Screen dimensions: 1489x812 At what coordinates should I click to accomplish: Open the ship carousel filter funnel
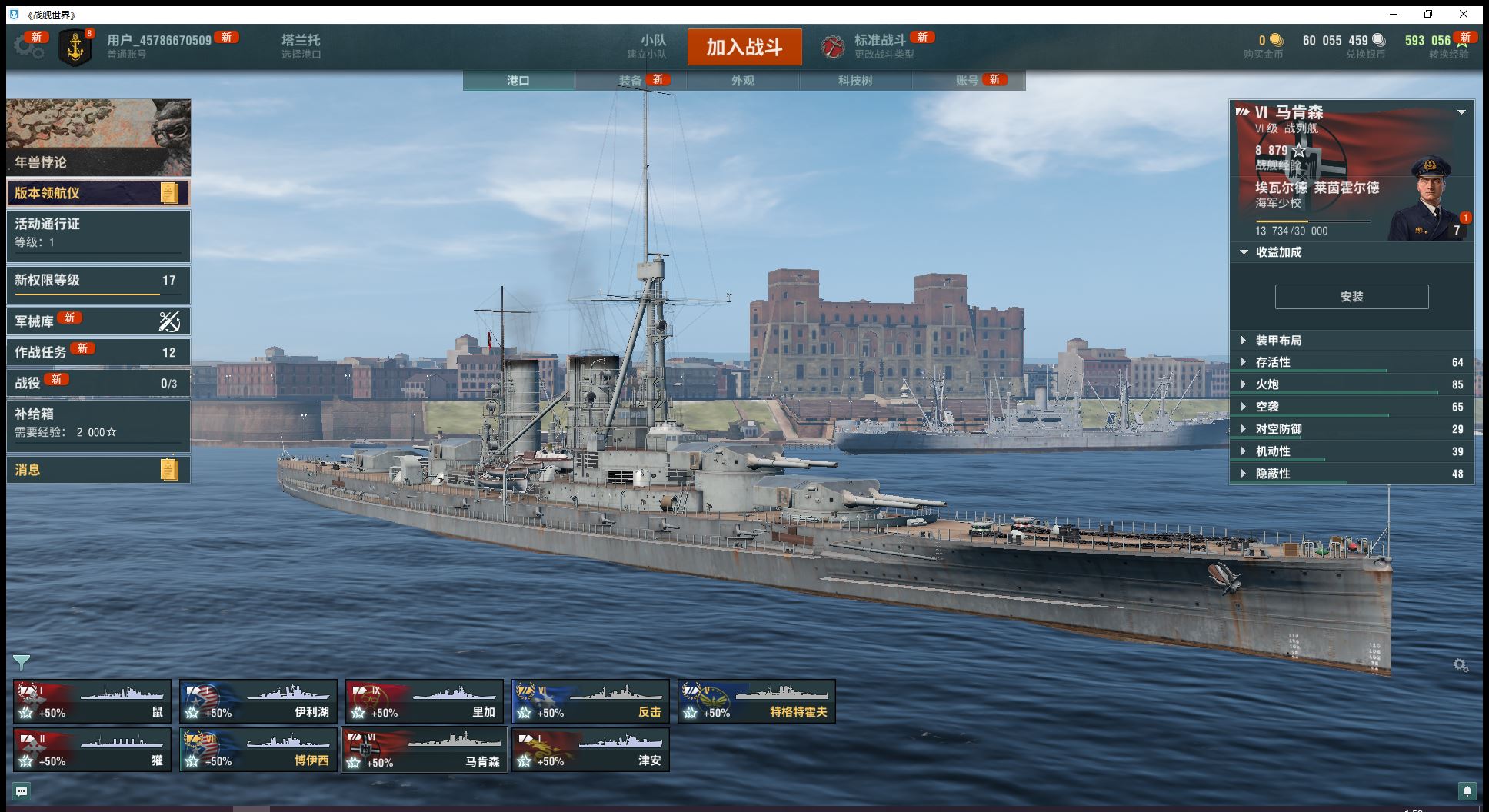[22, 662]
